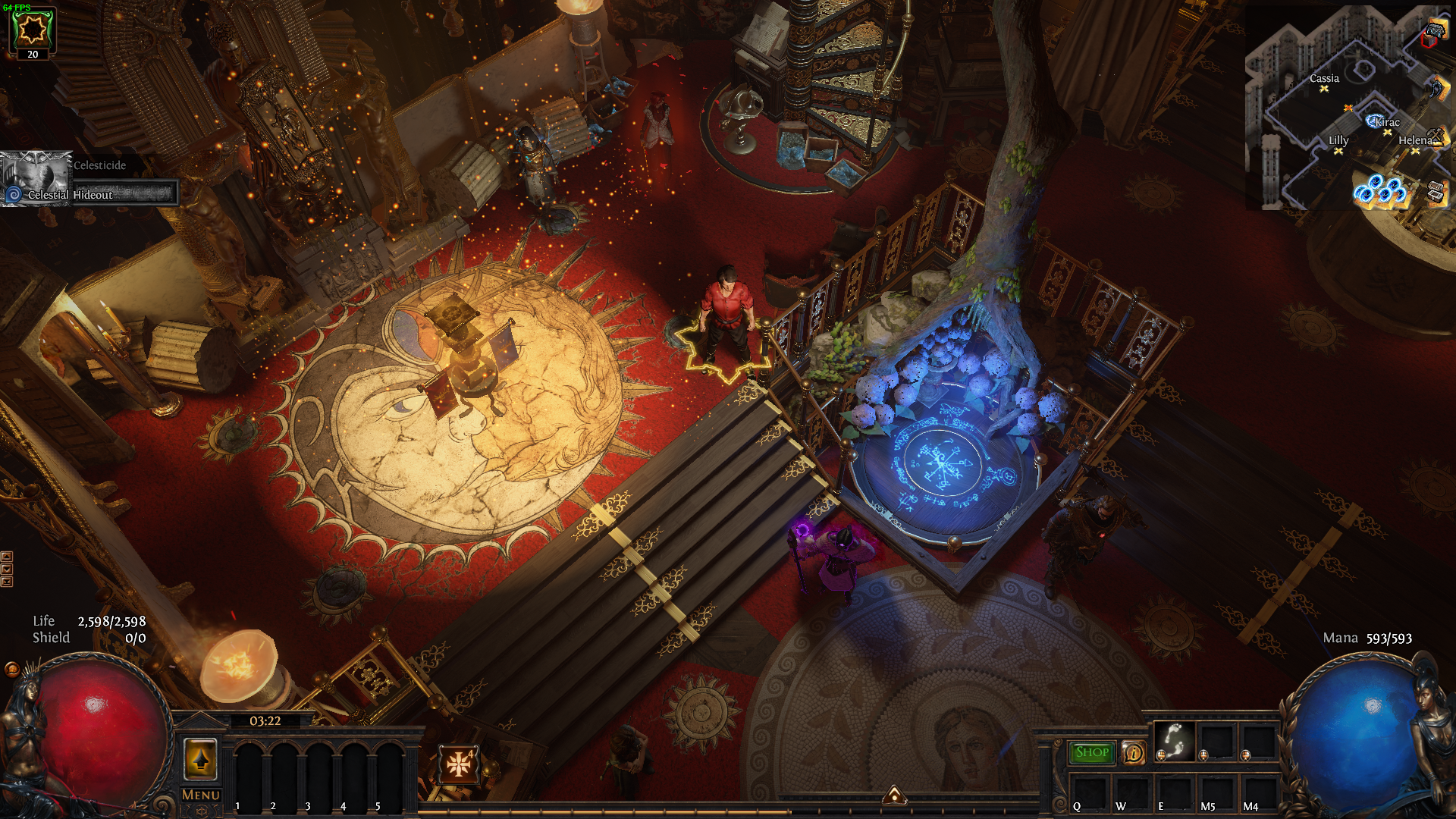This screenshot has height=819, width=1456.
Task: Click the blue portals cluster on the minimap
Action: click(x=1380, y=190)
